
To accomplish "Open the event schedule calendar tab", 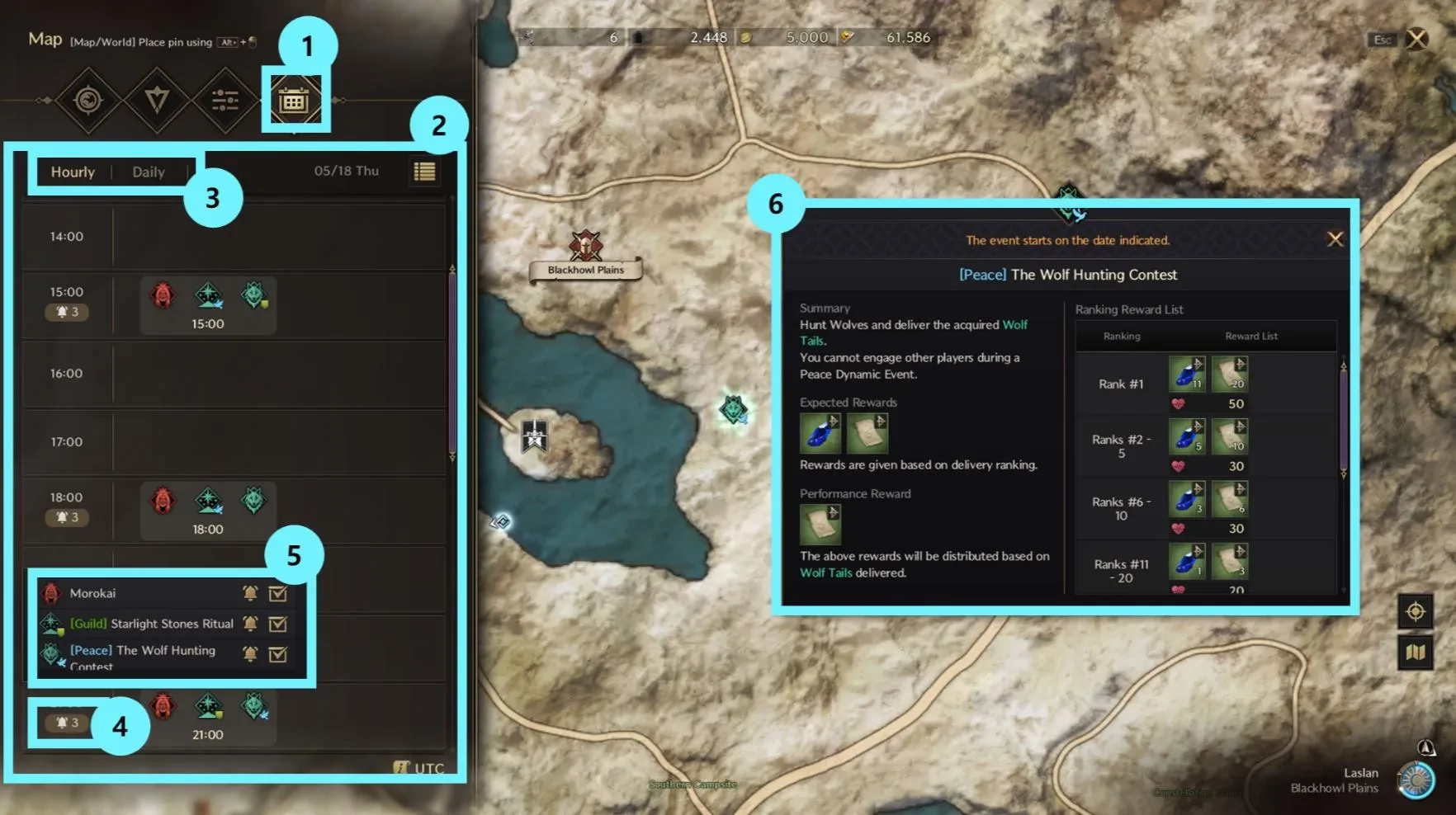I will tap(295, 101).
